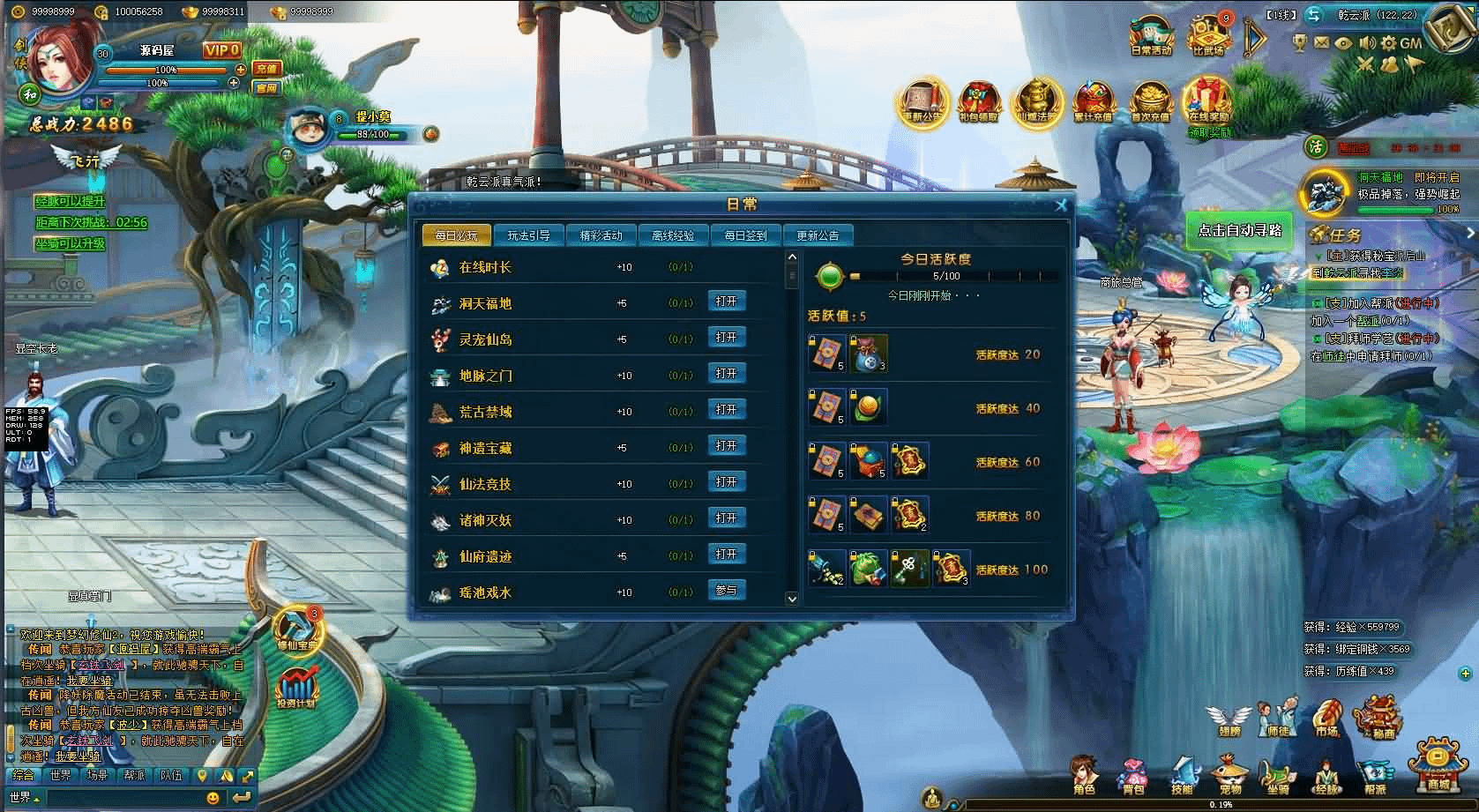
Task: Open the chat emoji picker
Action: click(x=213, y=798)
